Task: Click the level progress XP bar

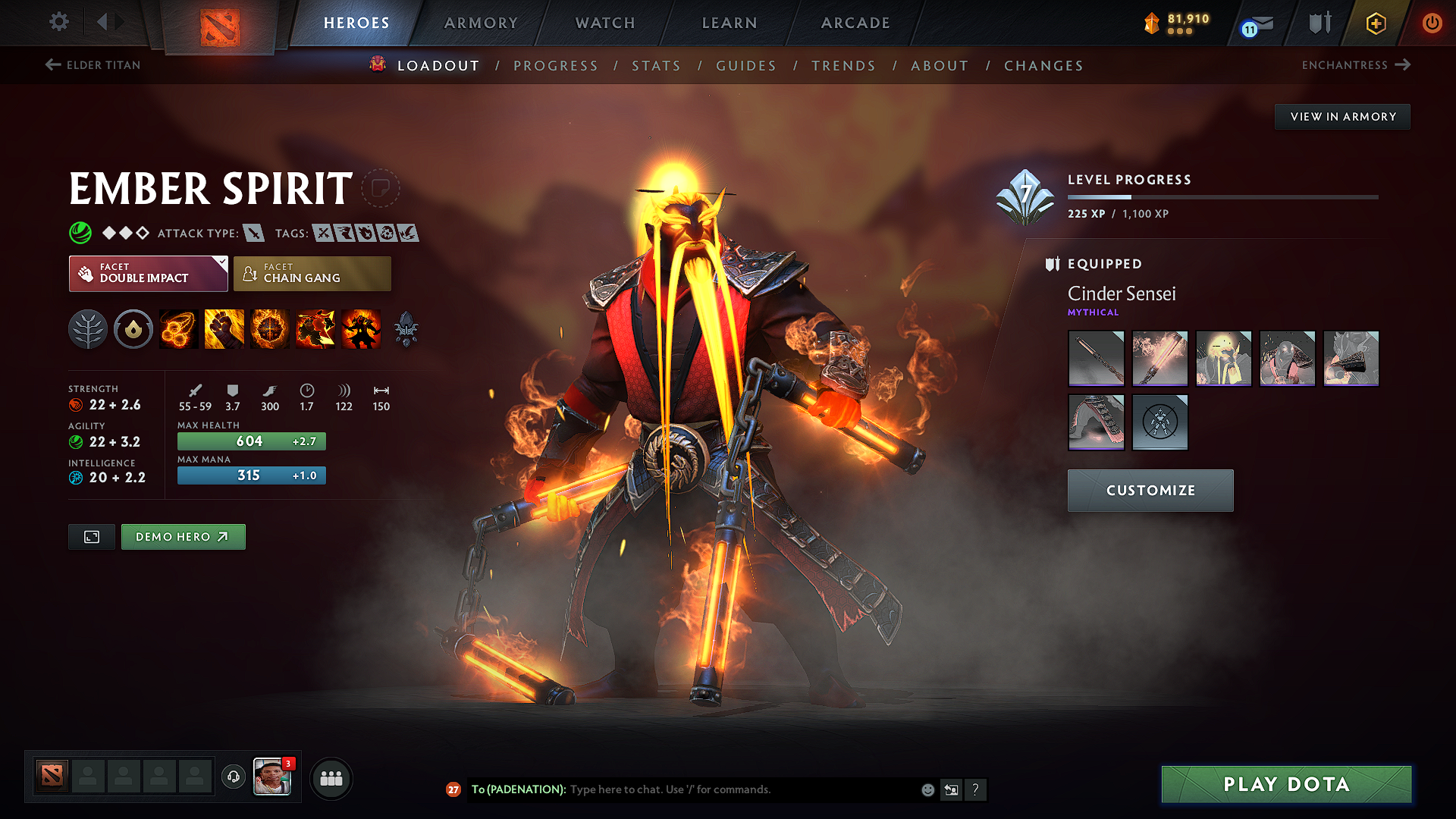Action: click(1222, 196)
